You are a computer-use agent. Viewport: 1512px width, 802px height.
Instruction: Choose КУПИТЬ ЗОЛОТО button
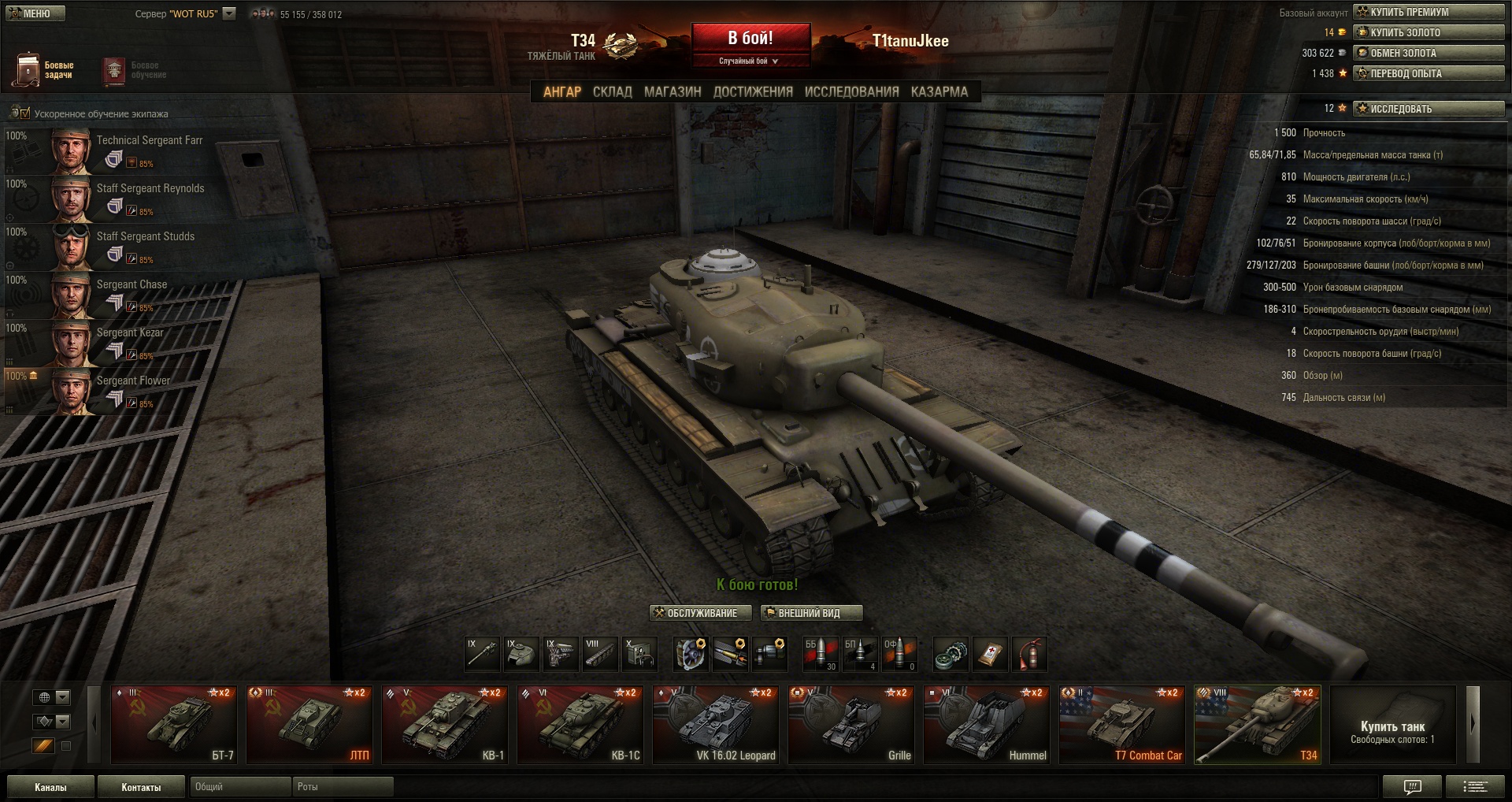click(1428, 32)
